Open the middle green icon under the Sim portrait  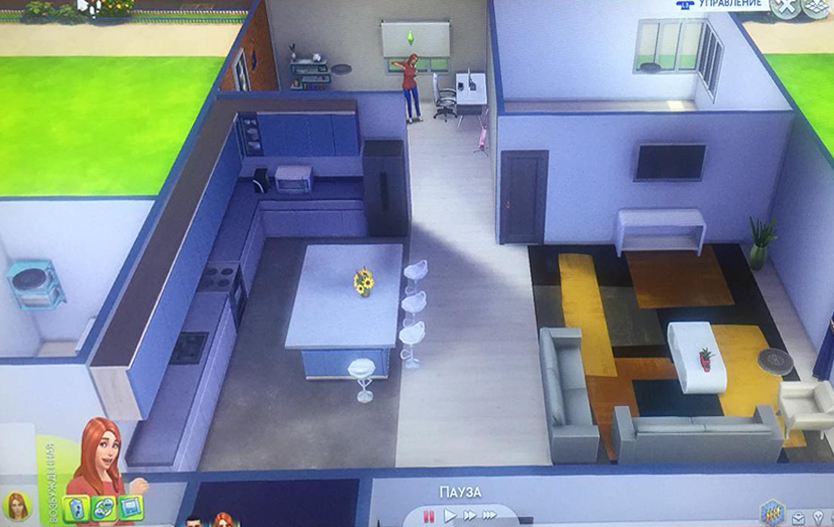pos(103,508)
